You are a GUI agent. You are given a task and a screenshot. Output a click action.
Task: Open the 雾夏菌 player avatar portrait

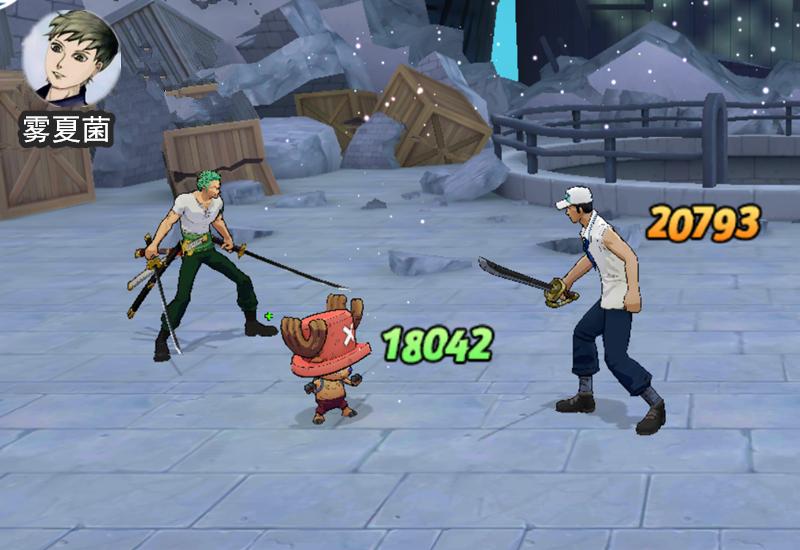coord(71,59)
